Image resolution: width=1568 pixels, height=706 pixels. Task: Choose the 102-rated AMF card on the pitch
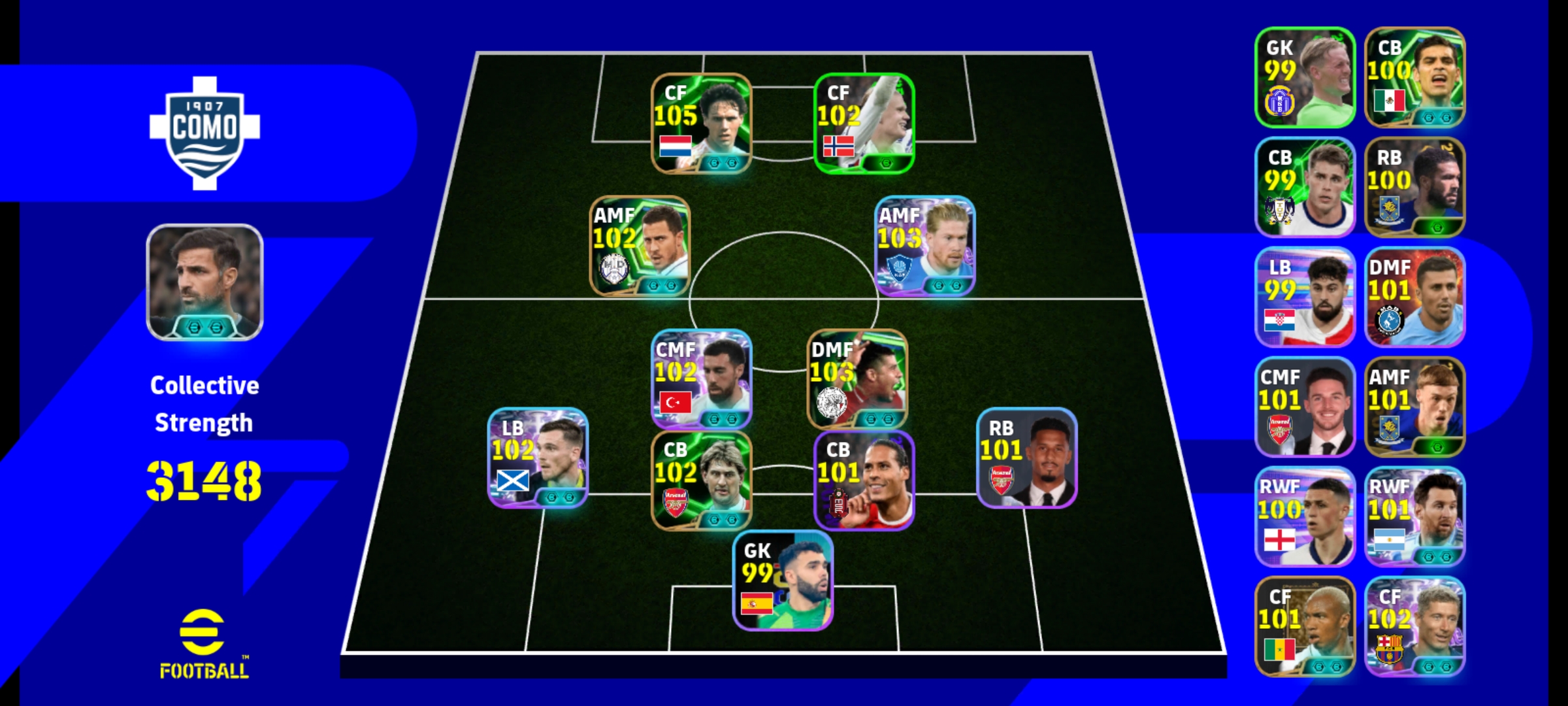coord(640,246)
